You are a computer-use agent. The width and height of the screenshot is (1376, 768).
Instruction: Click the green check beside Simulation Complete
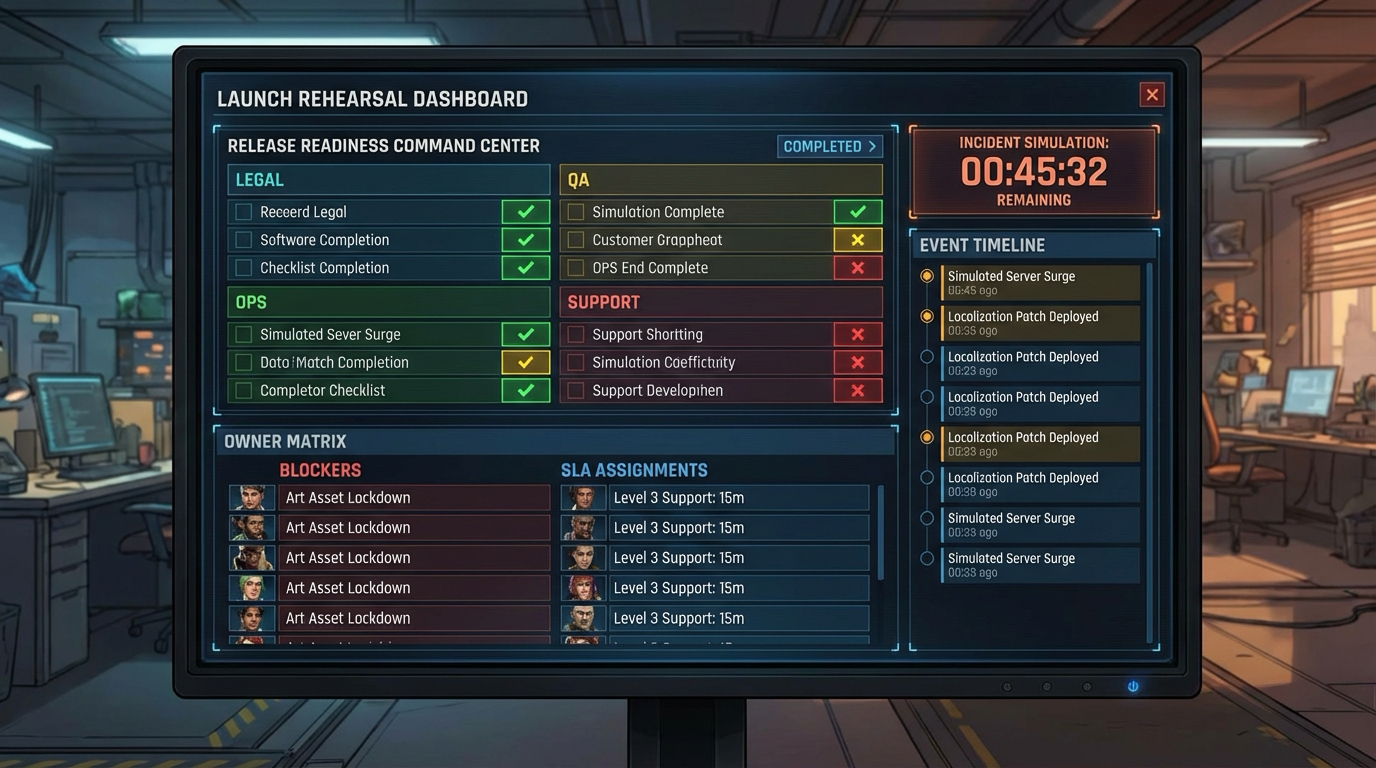858,211
